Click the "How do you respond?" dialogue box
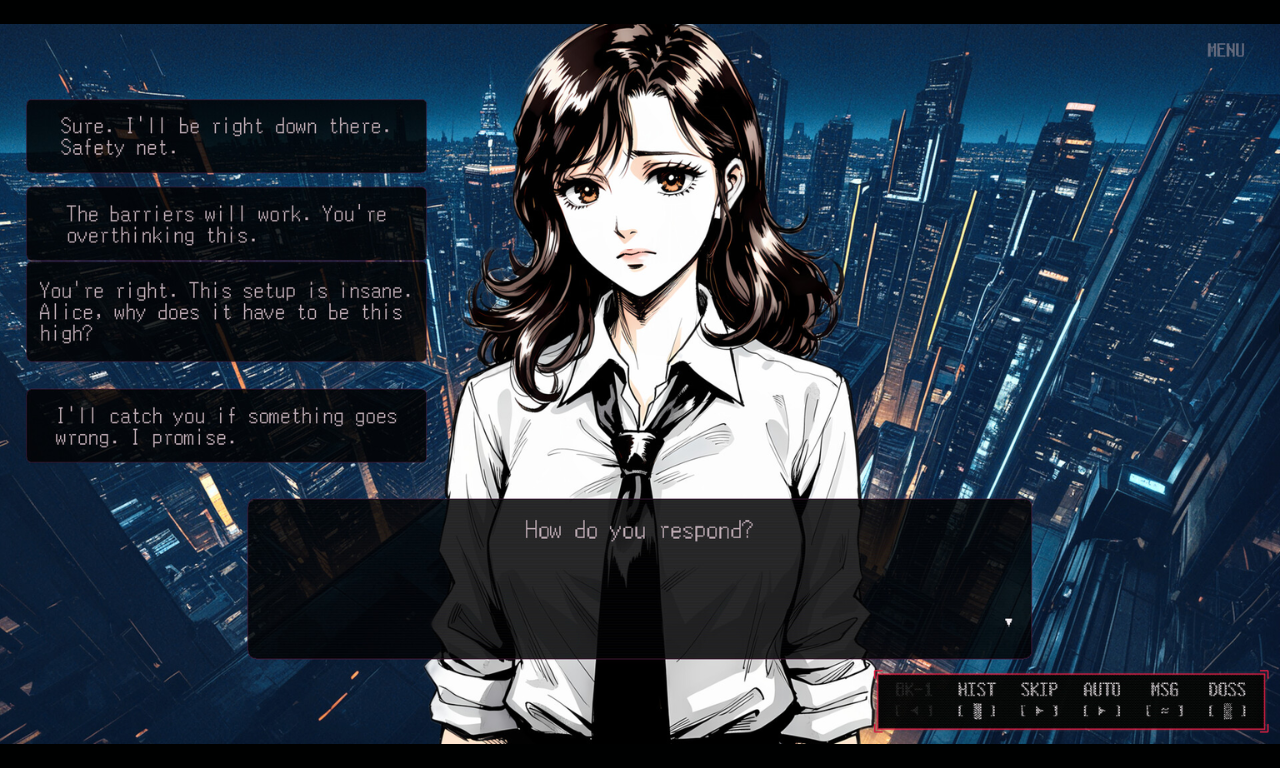 [x=639, y=578]
